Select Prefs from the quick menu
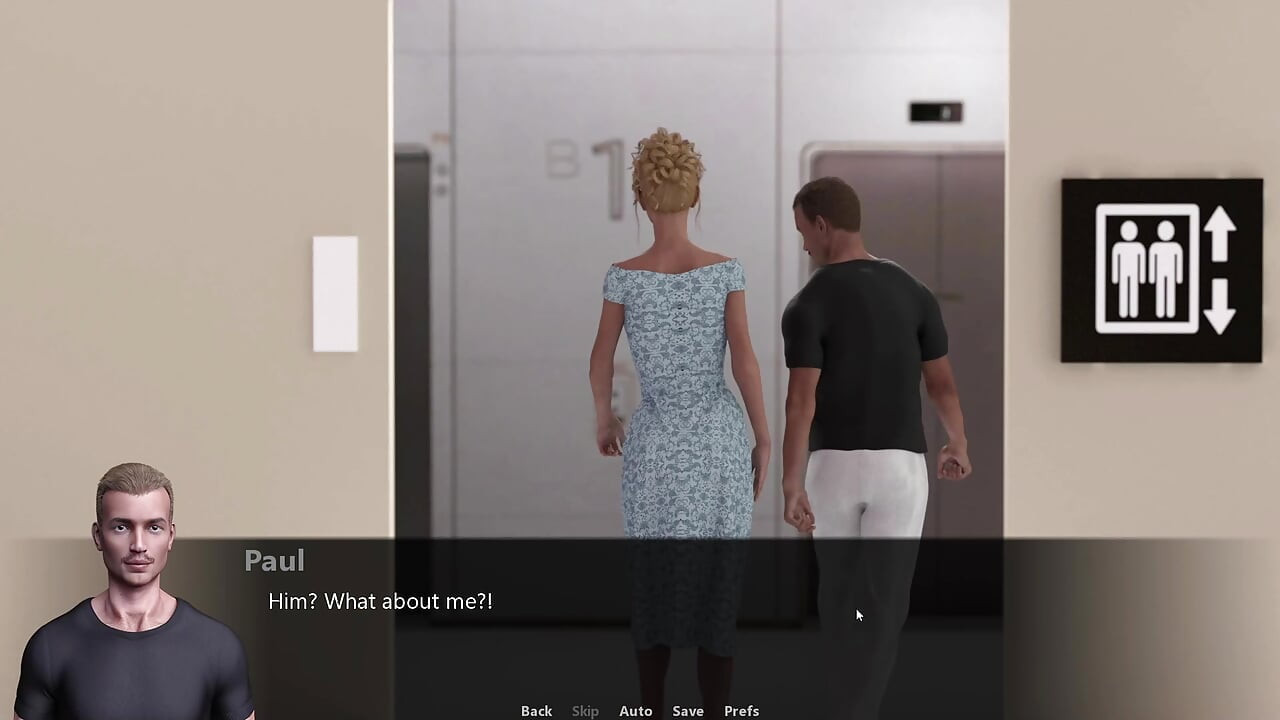1280x720 pixels. [x=741, y=710]
